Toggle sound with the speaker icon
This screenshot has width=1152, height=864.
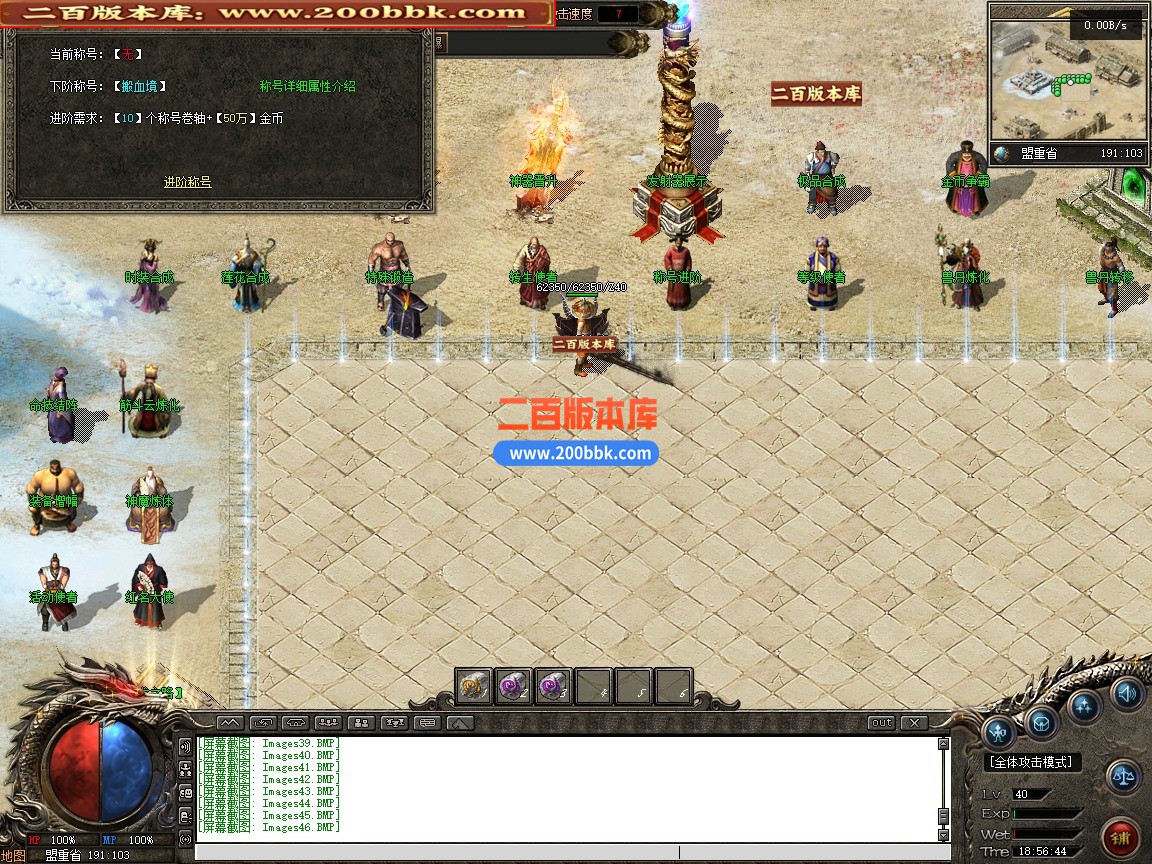[x=1127, y=692]
